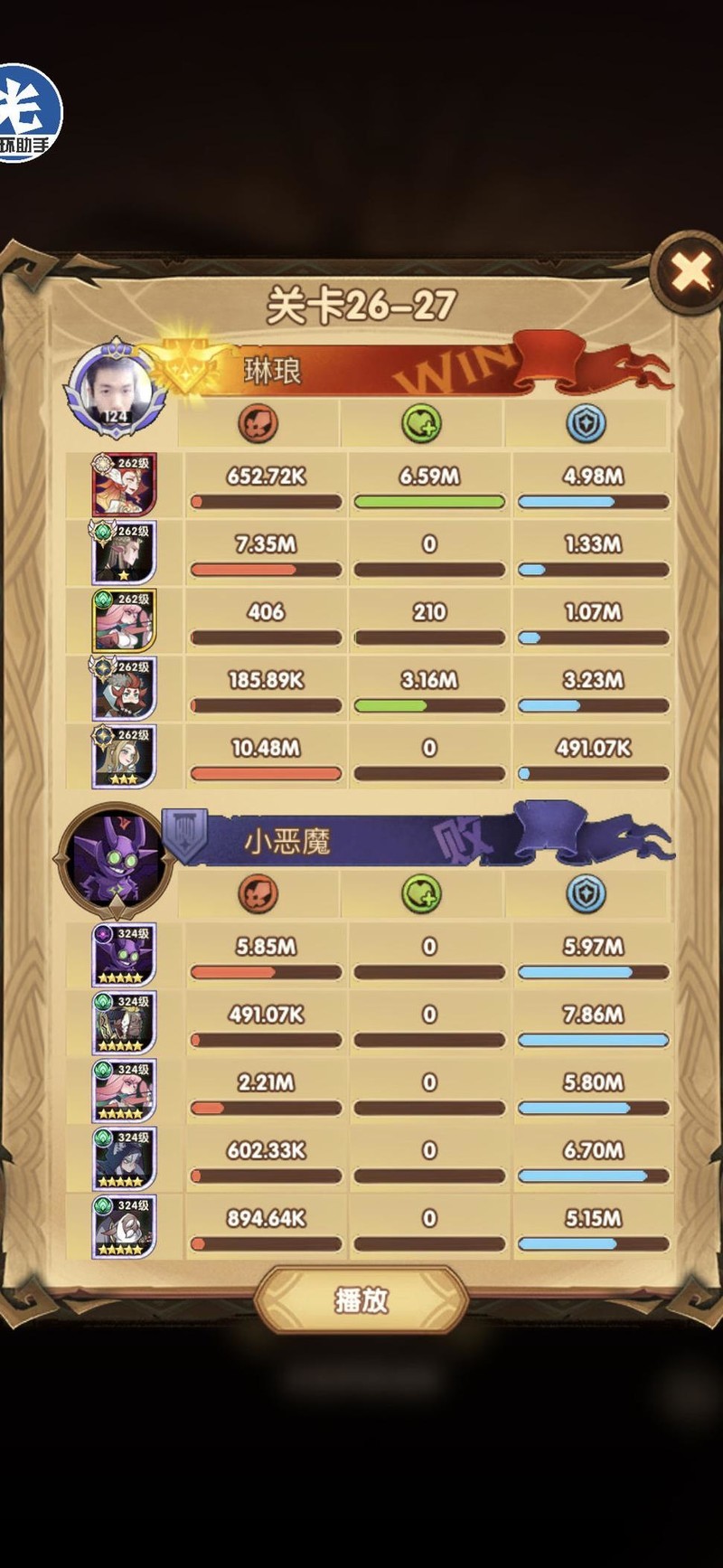Select the enemy hero with 602.33K damage

(x=125, y=1158)
